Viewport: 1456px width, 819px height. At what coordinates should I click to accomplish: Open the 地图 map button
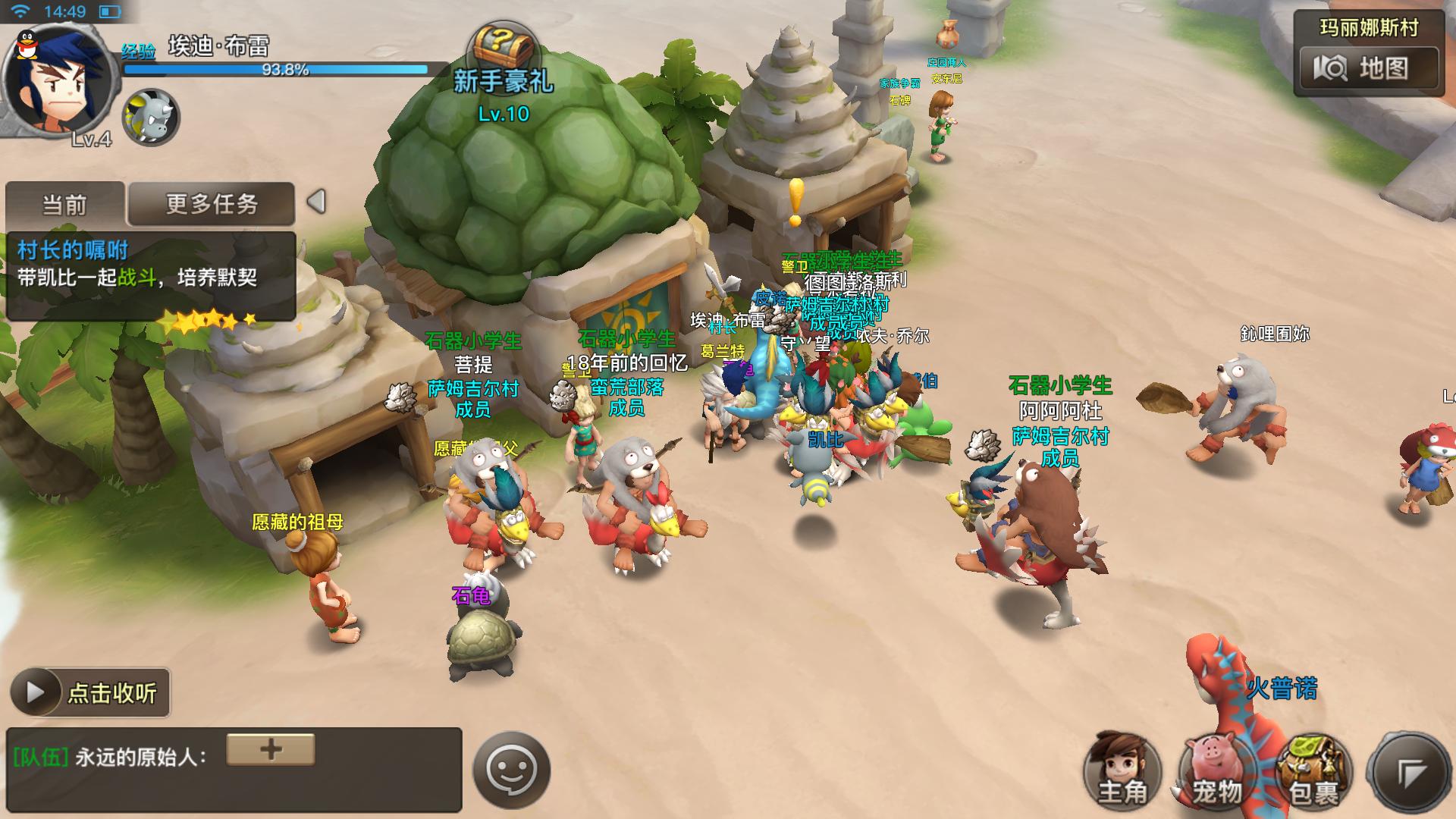1368,69
